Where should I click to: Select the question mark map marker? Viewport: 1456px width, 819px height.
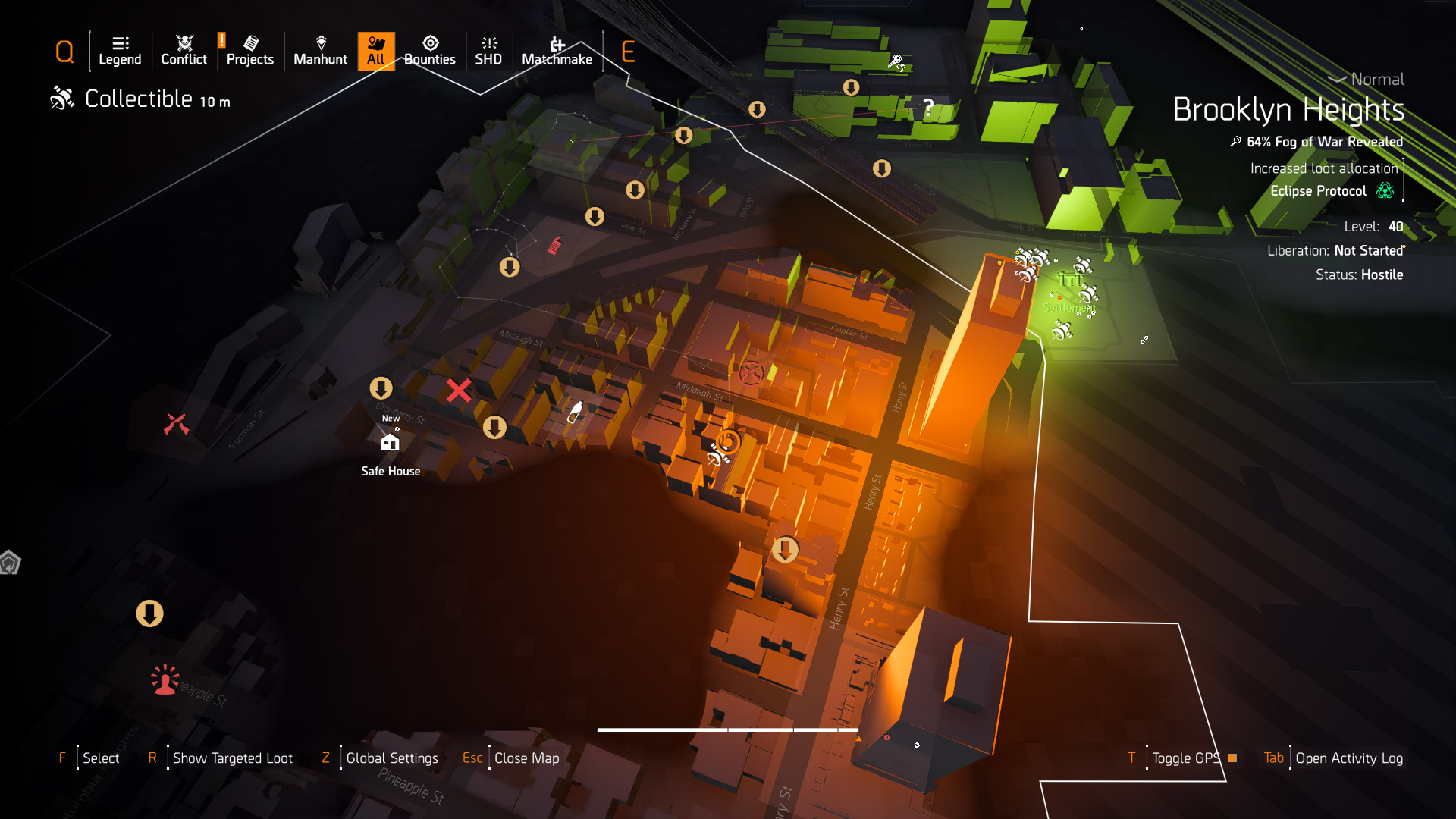point(928,107)
